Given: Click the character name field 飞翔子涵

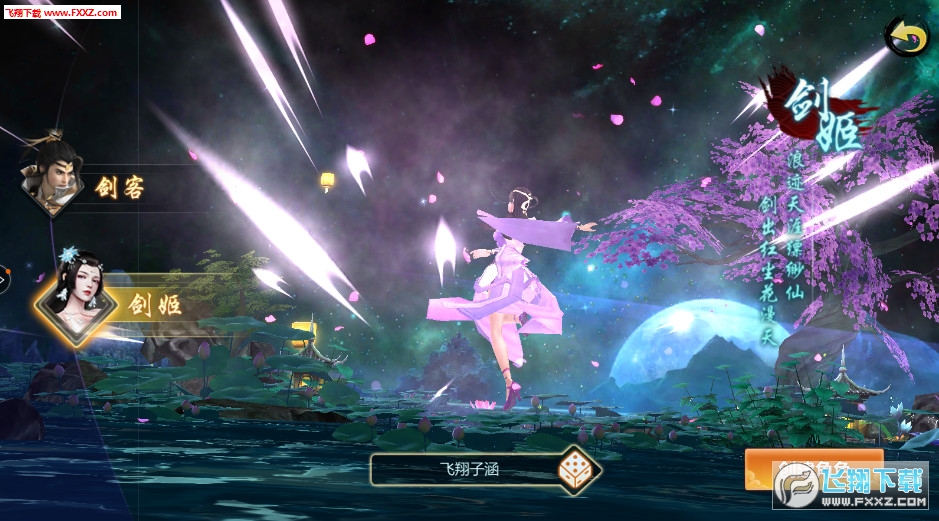Looking at the screenshot, I should click(x=465, y=468).
